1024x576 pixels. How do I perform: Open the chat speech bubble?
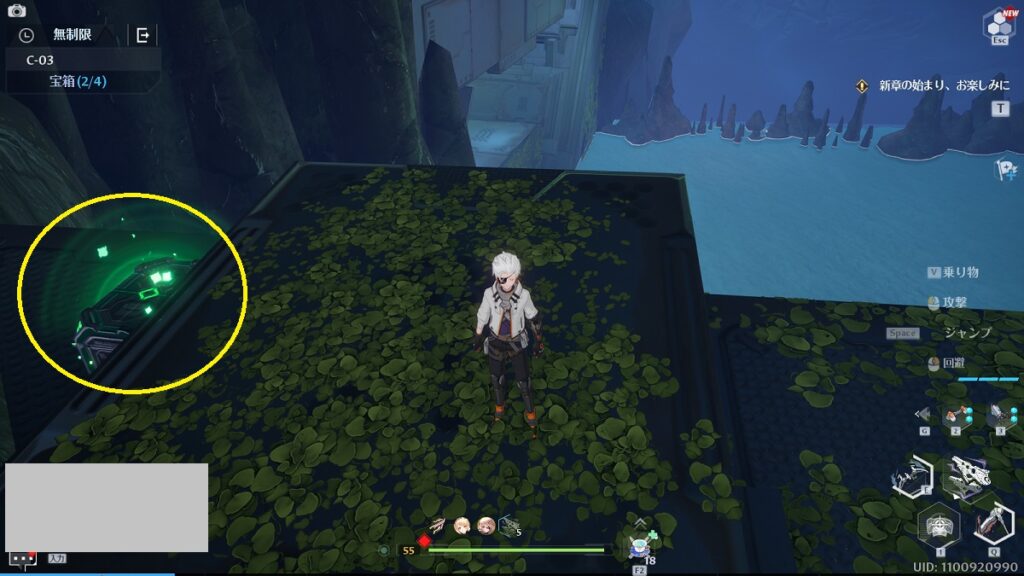23,557
